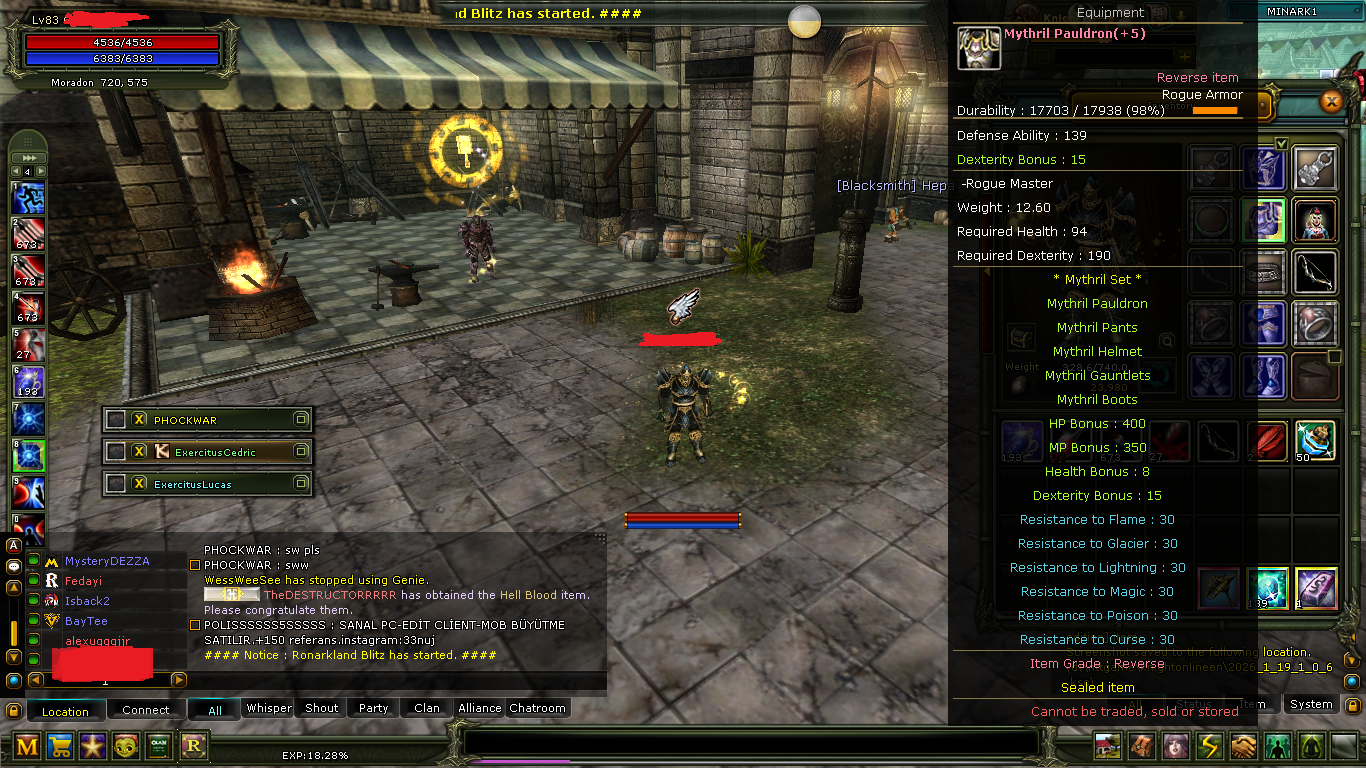Screen dimensions: 1366x768
Task: Switch to the Party chat tab
Action: [372, 708]
